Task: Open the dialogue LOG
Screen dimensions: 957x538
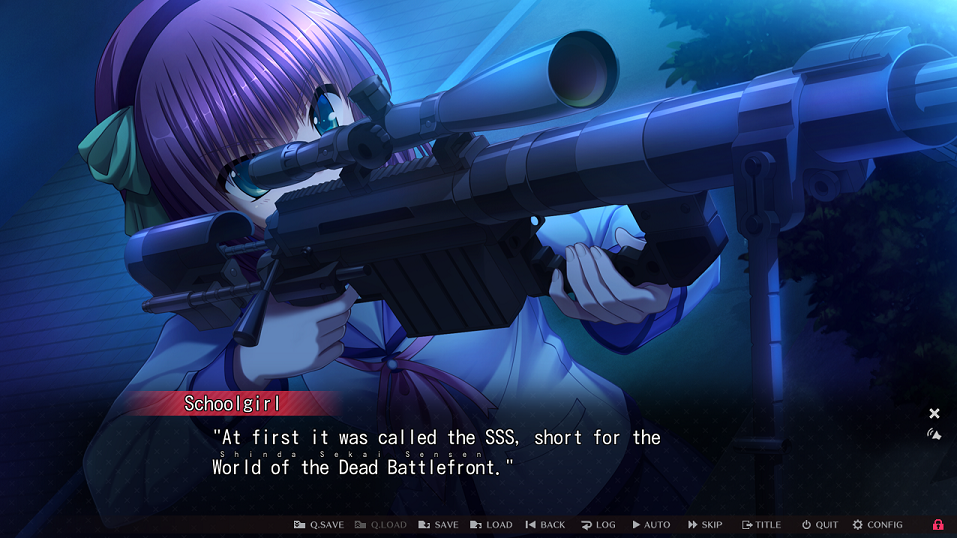Action: click(x=598, y=525)
